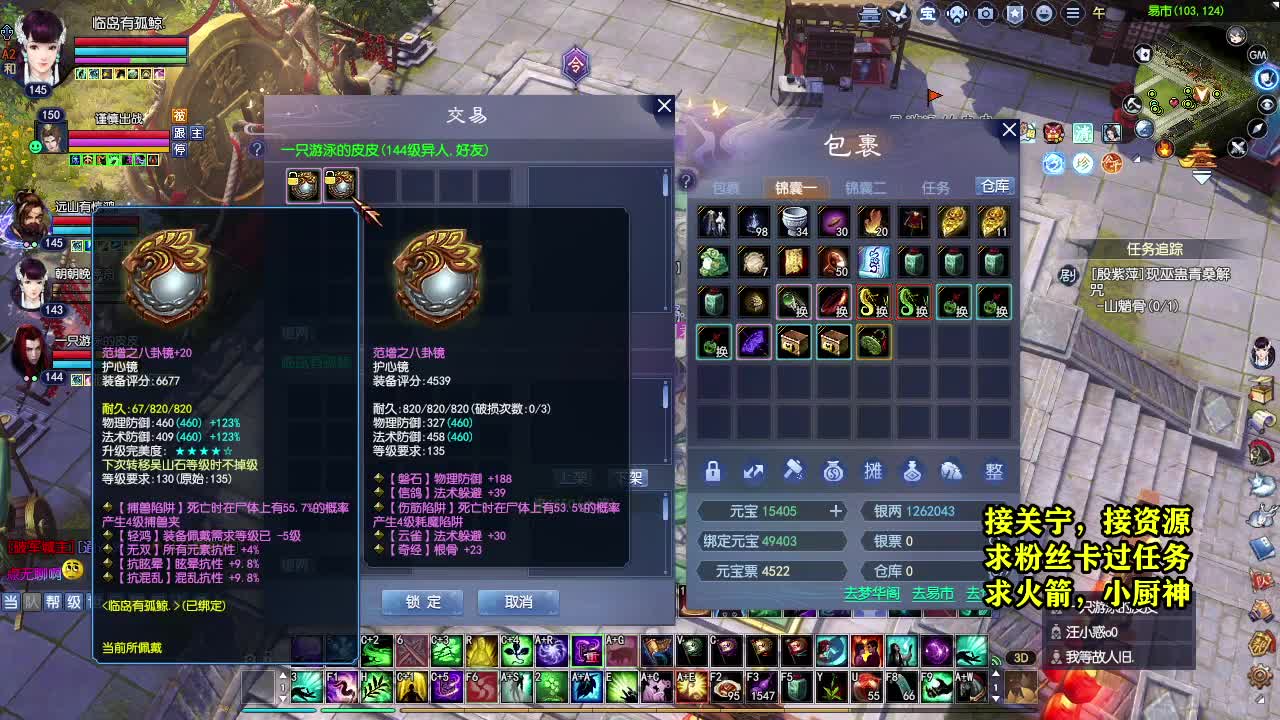Select the hammer icon in the bag toolbar

(x=795, y=471)
